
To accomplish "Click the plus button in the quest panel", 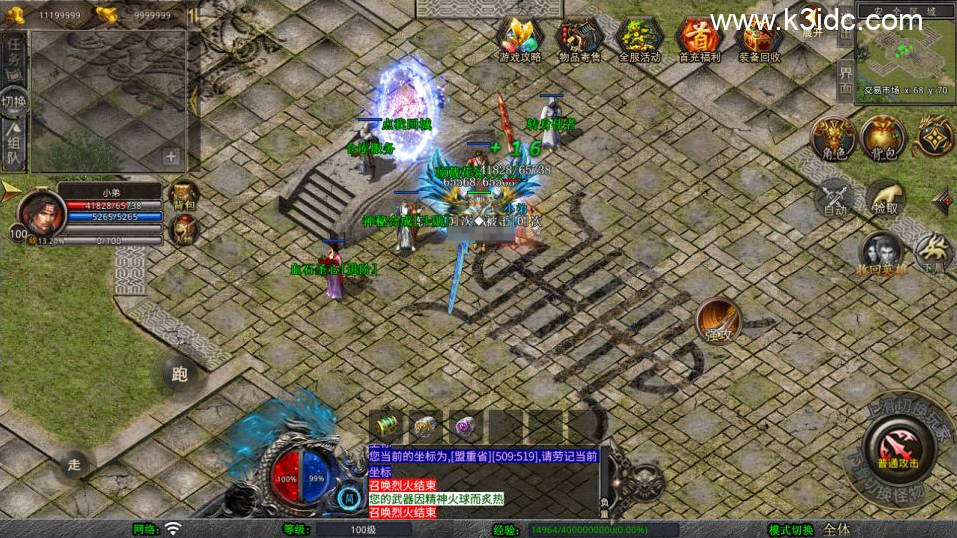I will (x=171, y=156).
